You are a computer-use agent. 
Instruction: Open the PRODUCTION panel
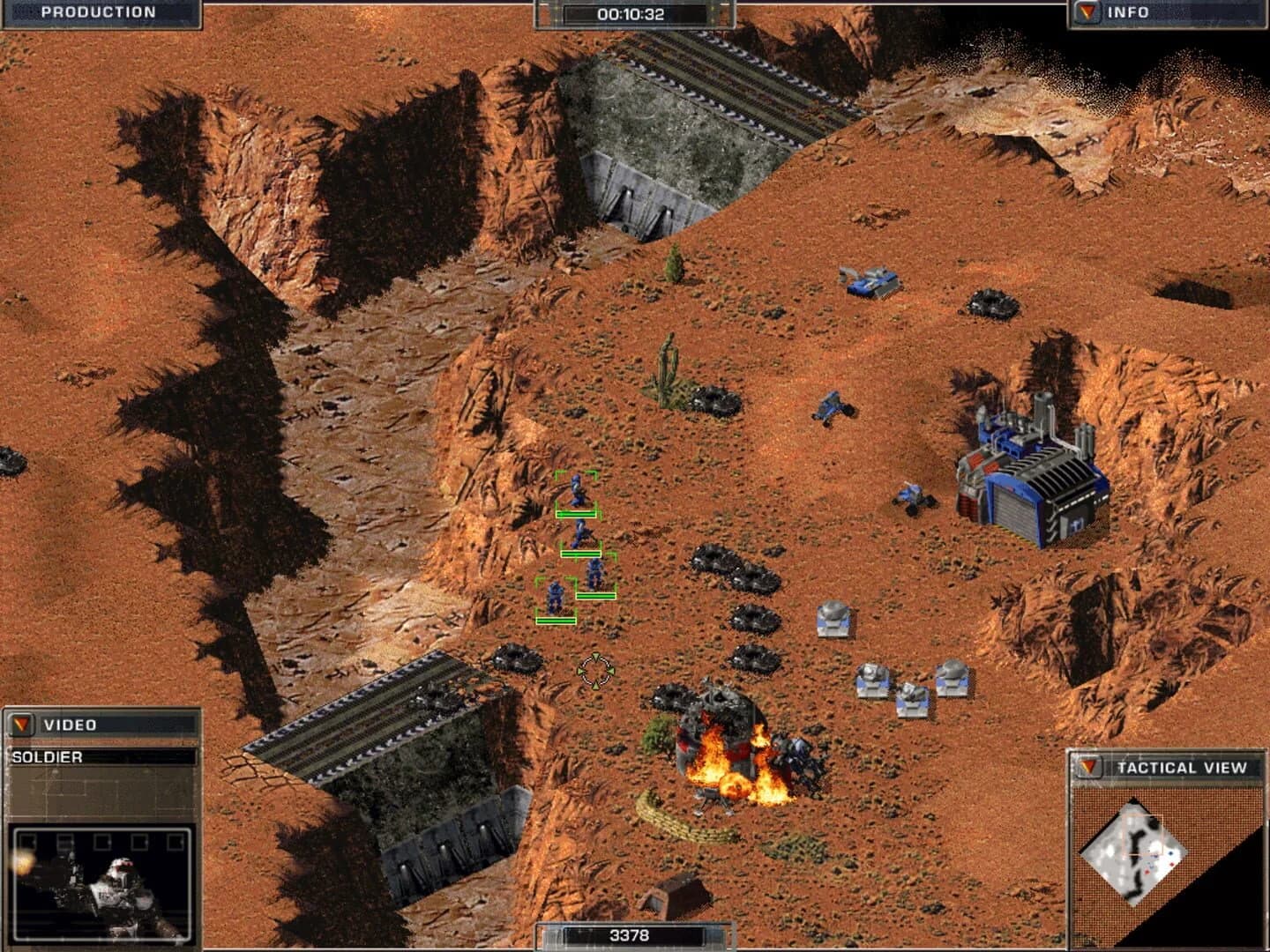click(x=97, y=13)
